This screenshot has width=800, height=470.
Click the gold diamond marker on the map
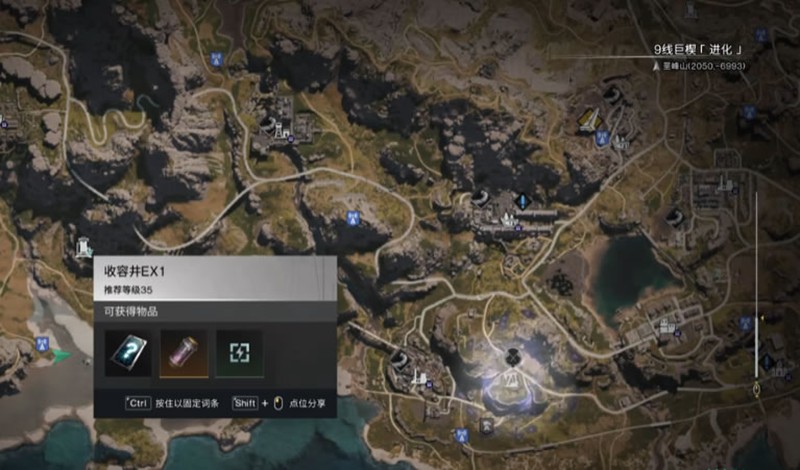pos(588,121)
